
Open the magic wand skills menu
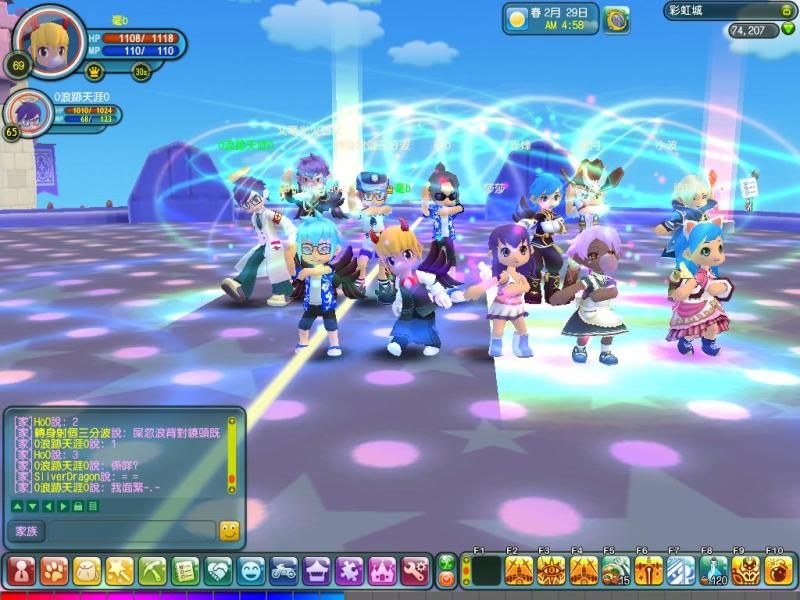click(x=120, y=571)
